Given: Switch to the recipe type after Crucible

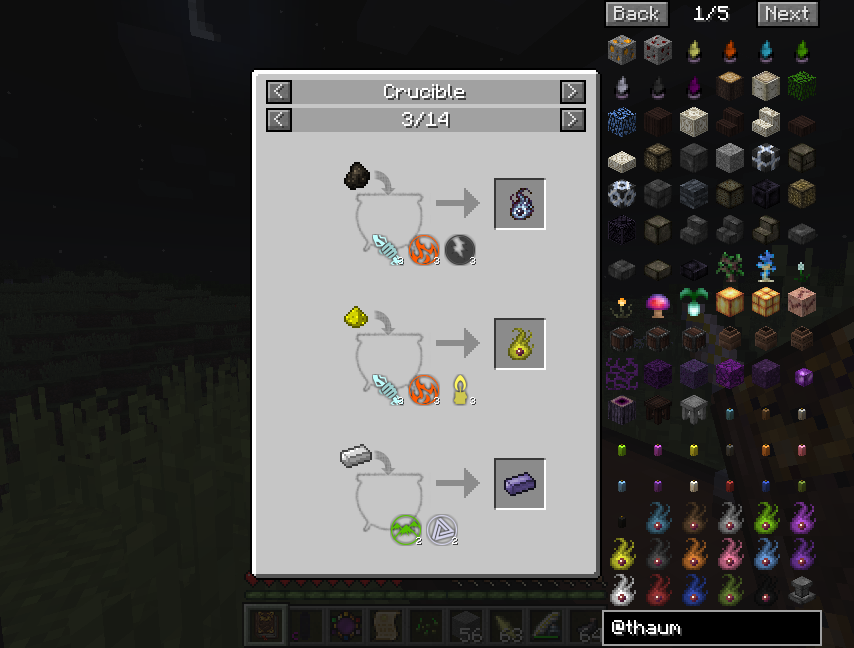Looking at the screenshot, I should [572, 92].
